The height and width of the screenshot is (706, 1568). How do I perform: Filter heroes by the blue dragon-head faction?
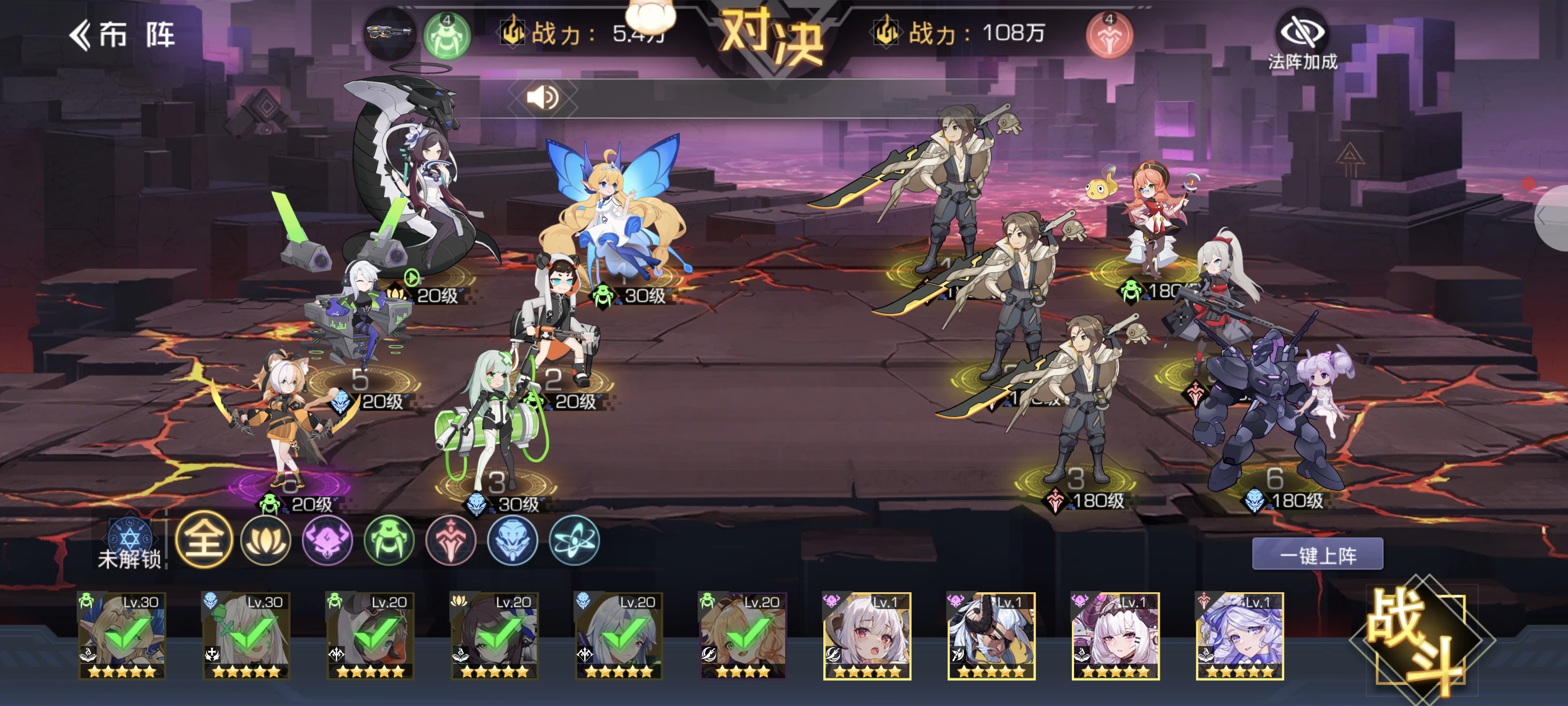(x=512, y=540)
